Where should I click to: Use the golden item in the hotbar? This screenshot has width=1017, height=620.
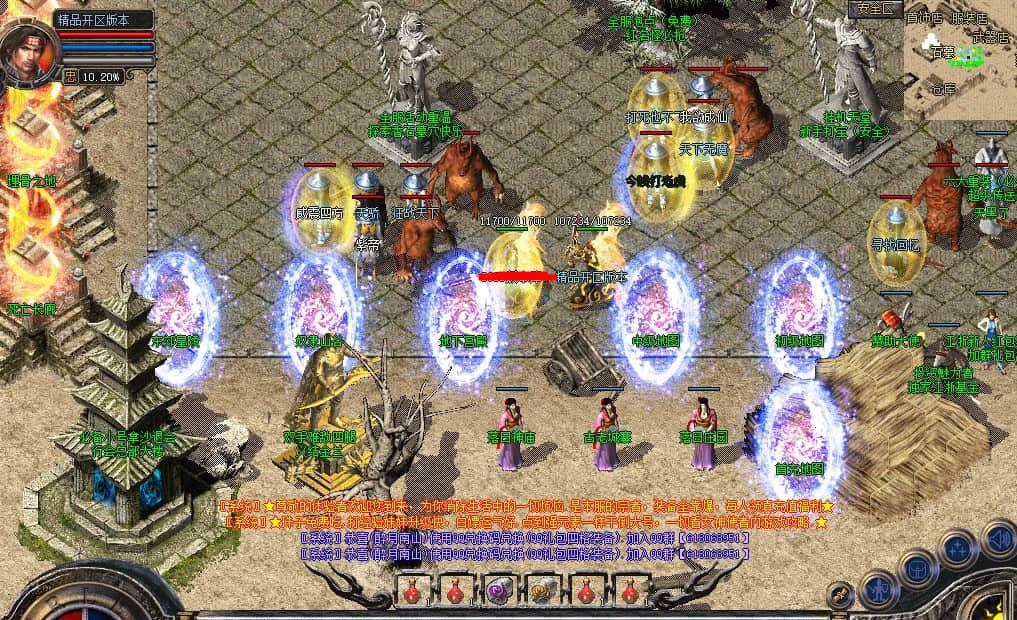[x=542, y=591]
